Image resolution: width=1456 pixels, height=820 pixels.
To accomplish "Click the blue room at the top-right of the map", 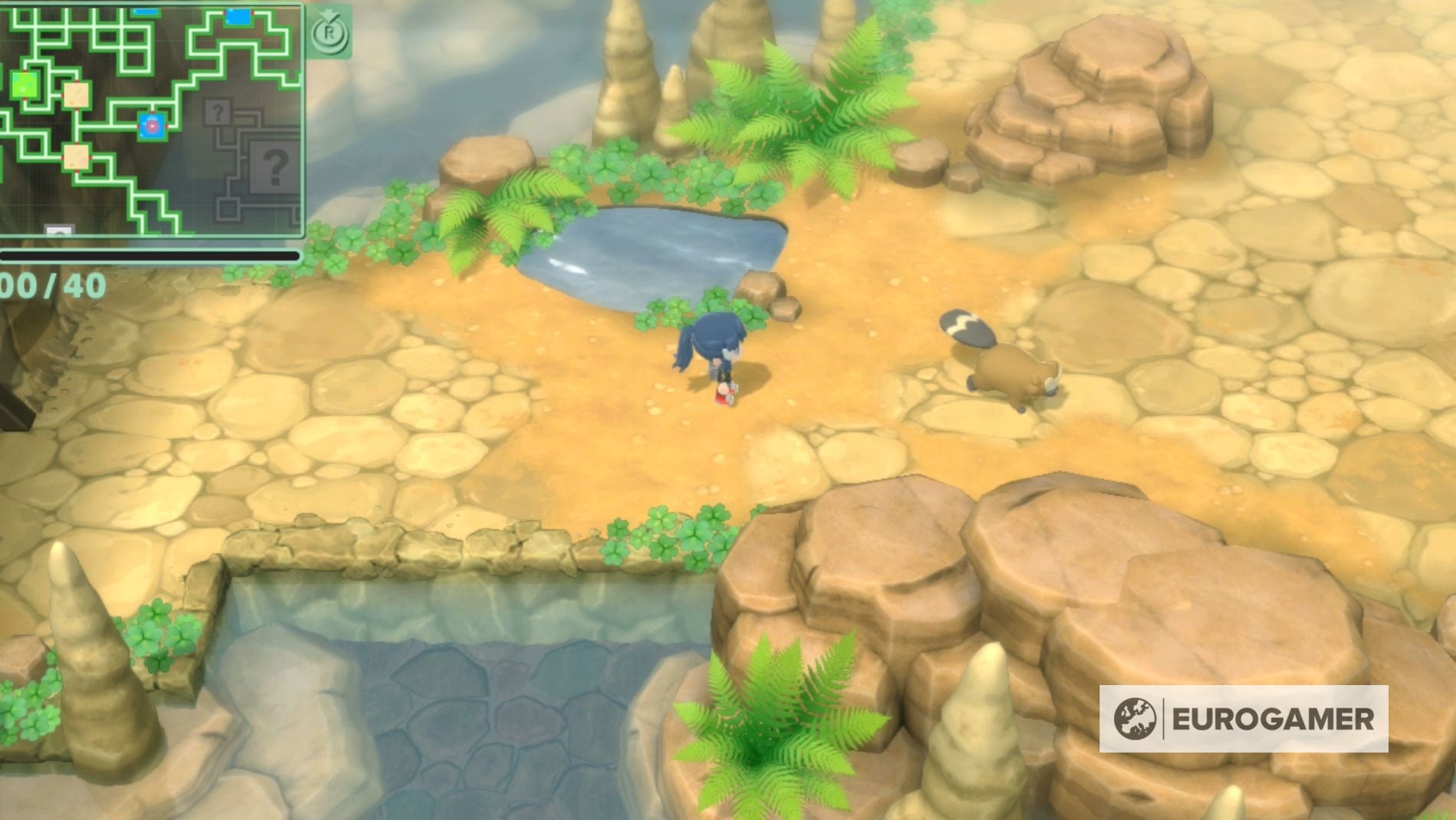I will coord(238,17).
